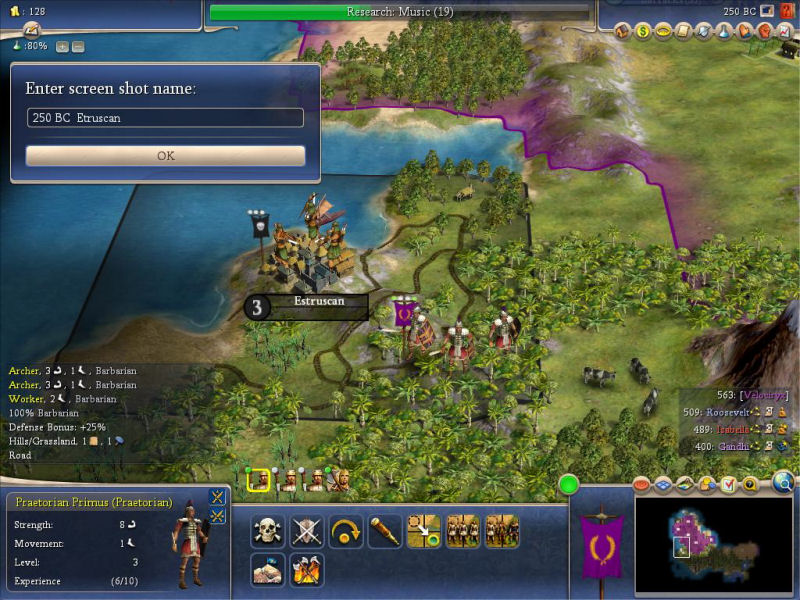800x600 pixels.
Task: Increase the research rate with plus button
Action: [62, 46]
